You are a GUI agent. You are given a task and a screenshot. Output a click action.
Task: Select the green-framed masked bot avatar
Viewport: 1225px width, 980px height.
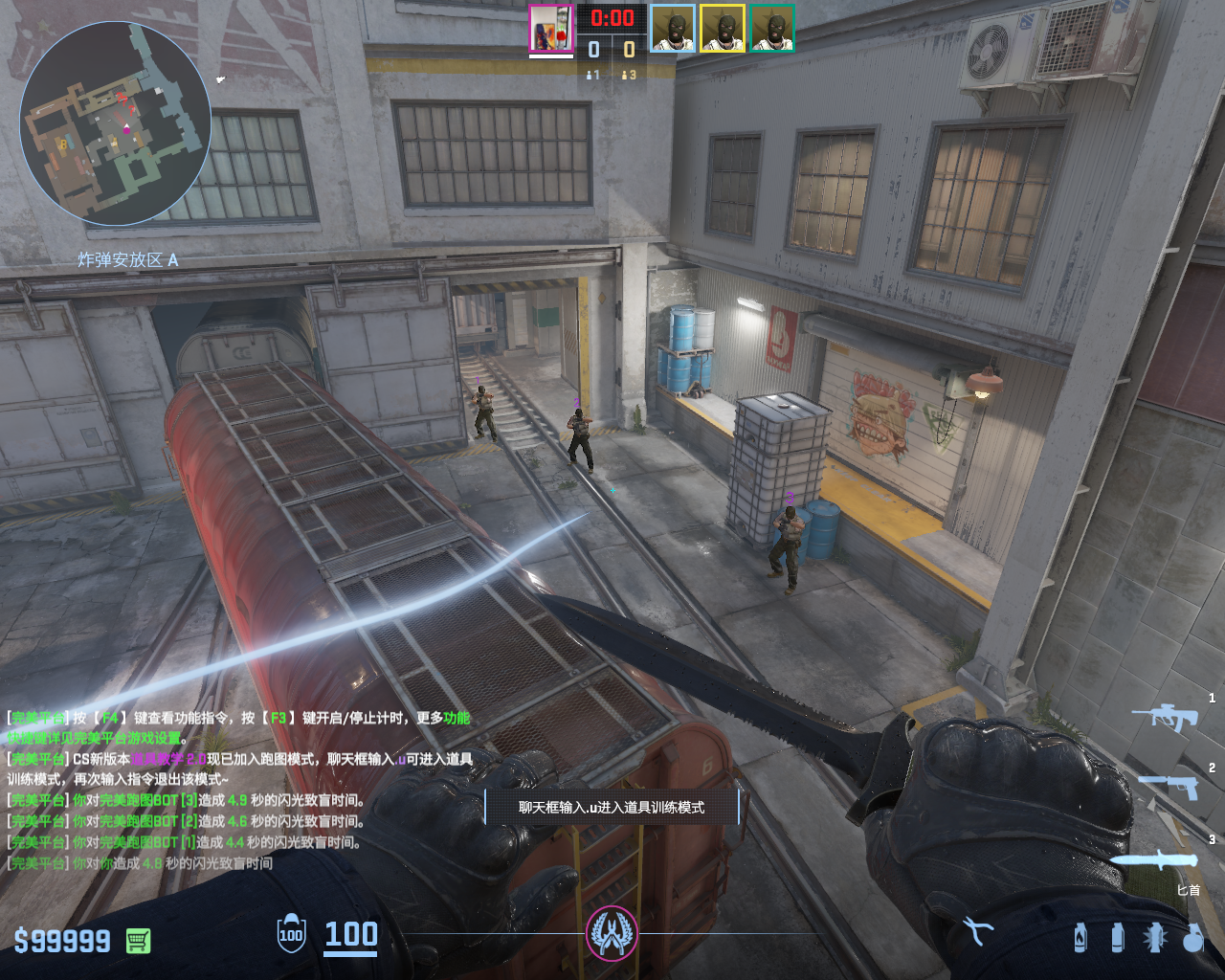(772, 29)
